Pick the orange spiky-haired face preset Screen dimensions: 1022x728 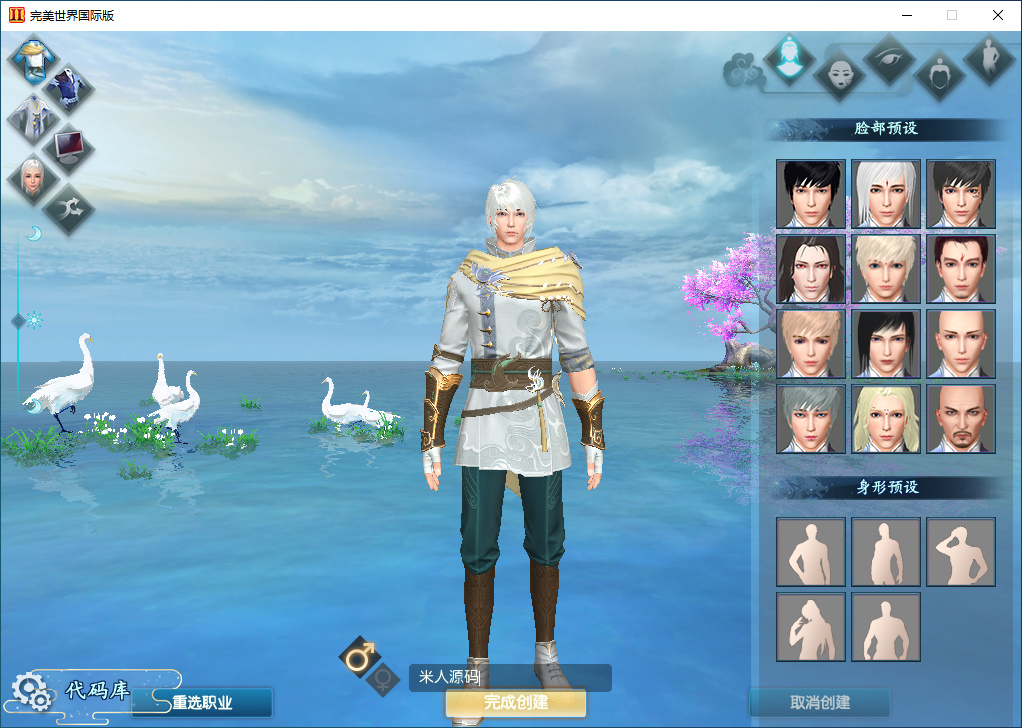coord(810,344)
